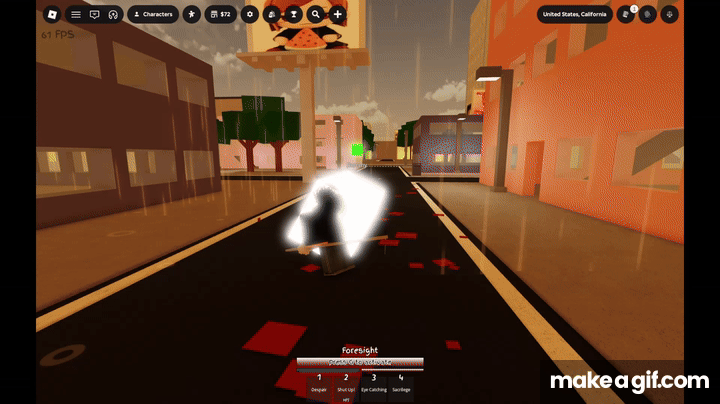The height and width of the screenshot is (404, 720).
Task: Click the headphones icon in top bar
Action: tap(113, 14)
